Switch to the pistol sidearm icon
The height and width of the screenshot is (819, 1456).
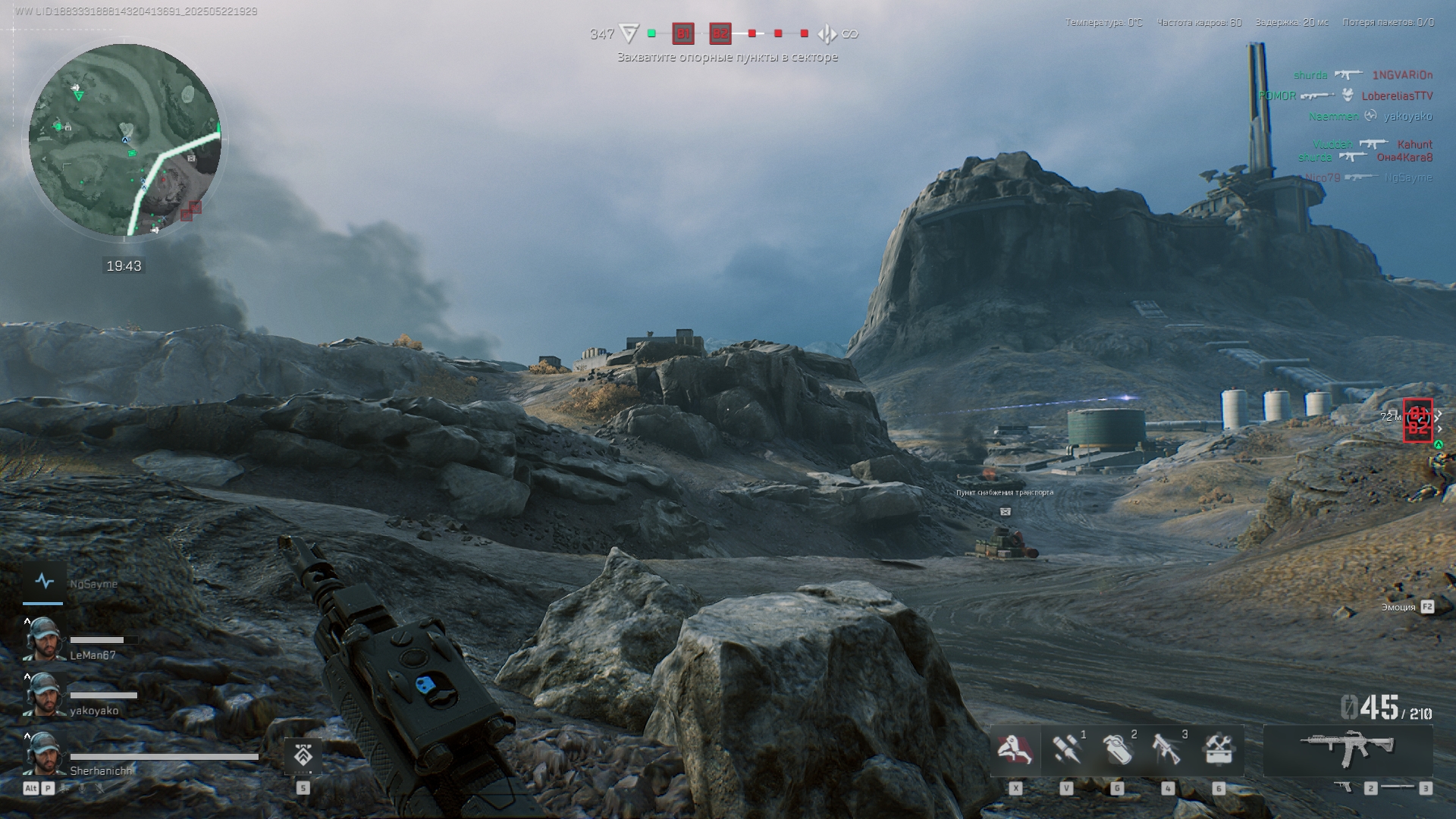(x=1343, y=788)
